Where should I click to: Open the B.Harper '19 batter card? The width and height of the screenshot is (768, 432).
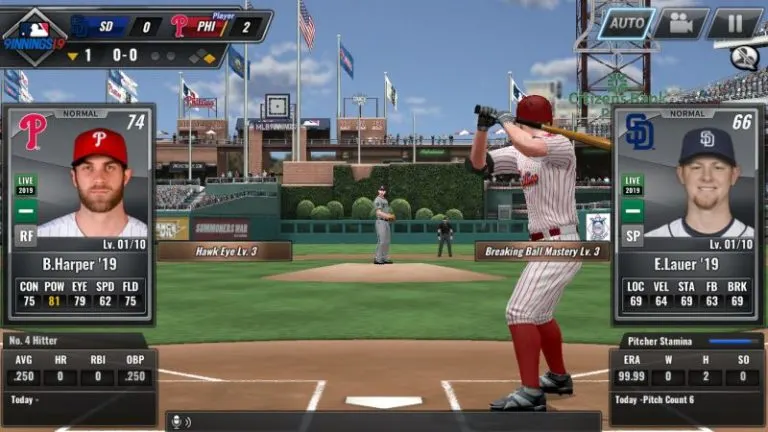[79, 214]
